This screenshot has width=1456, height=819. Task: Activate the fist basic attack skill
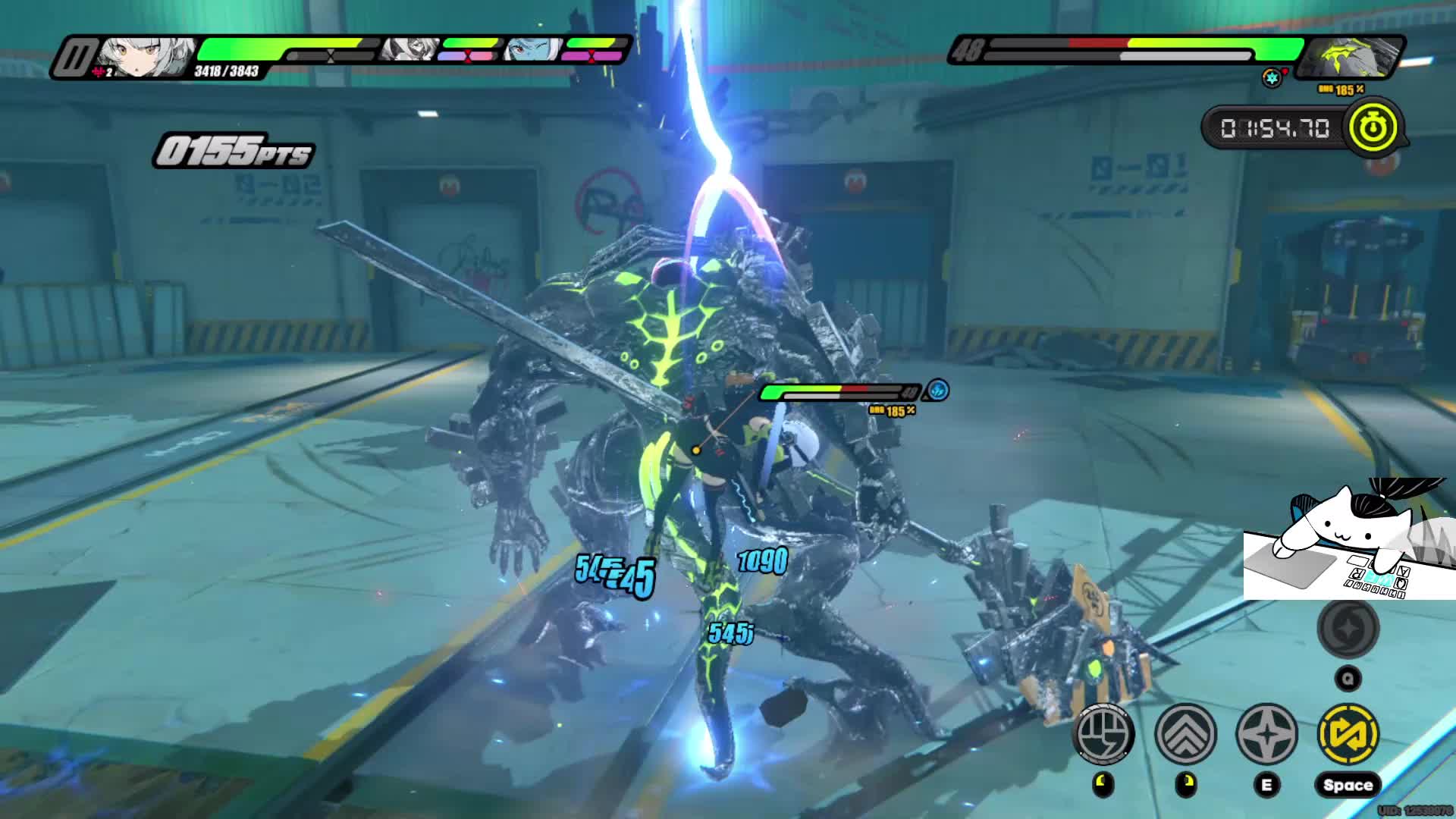(1104, 733)
